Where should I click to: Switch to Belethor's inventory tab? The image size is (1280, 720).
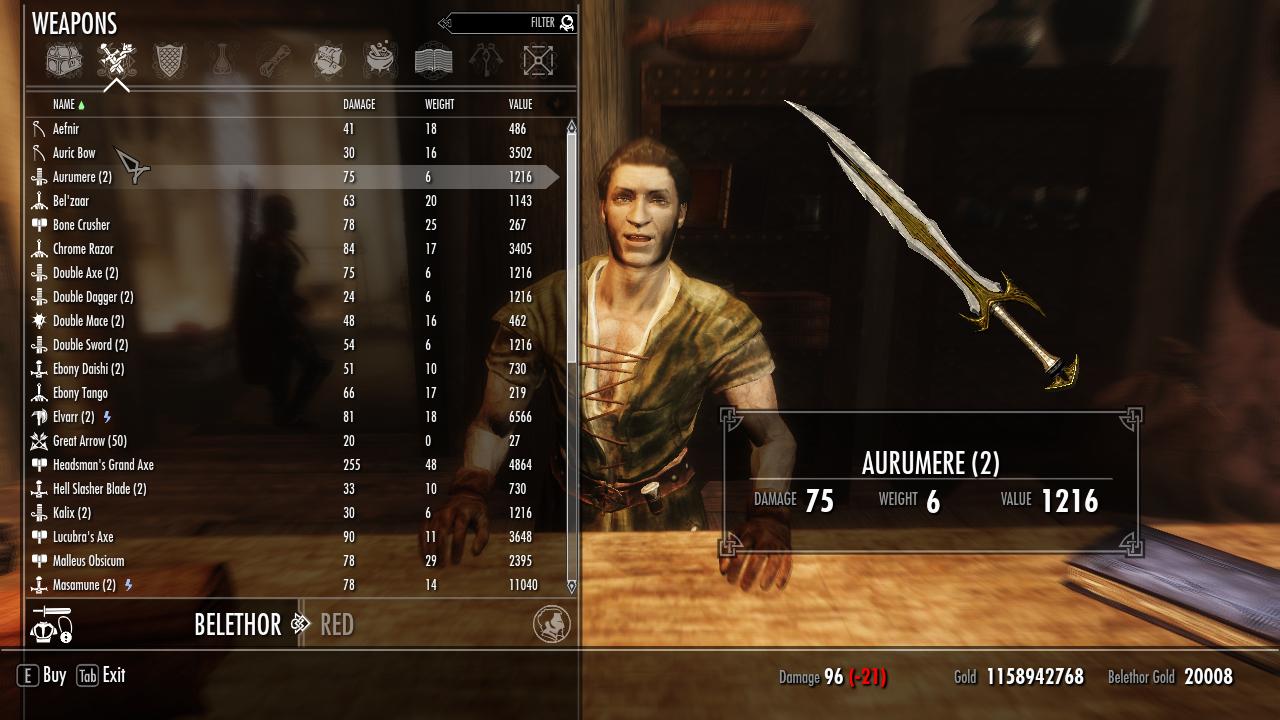click(237, 625)
